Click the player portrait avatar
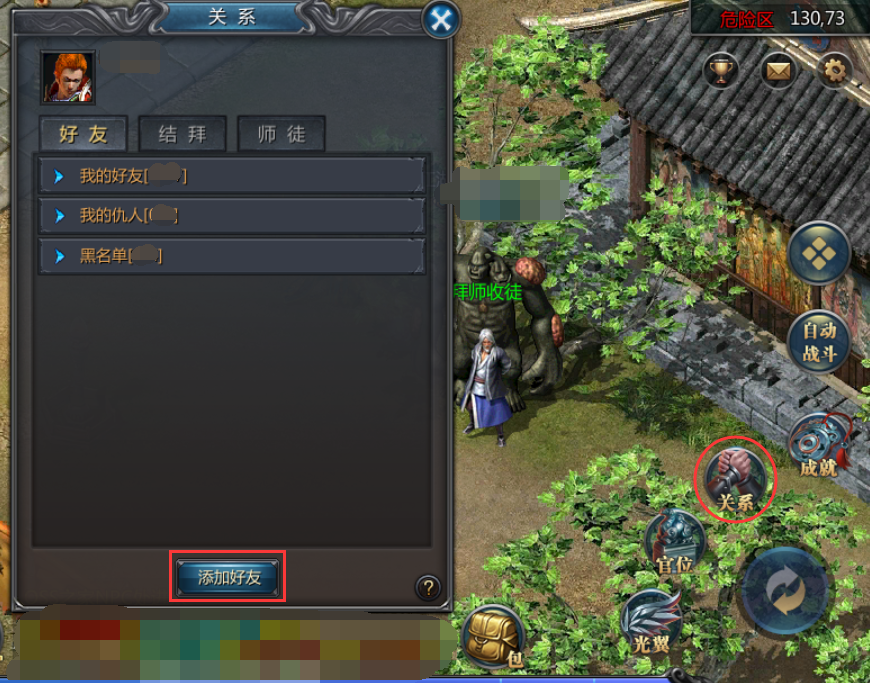This screenshot has height=683, width=870. pyautogui.click(x=68, y=78)
